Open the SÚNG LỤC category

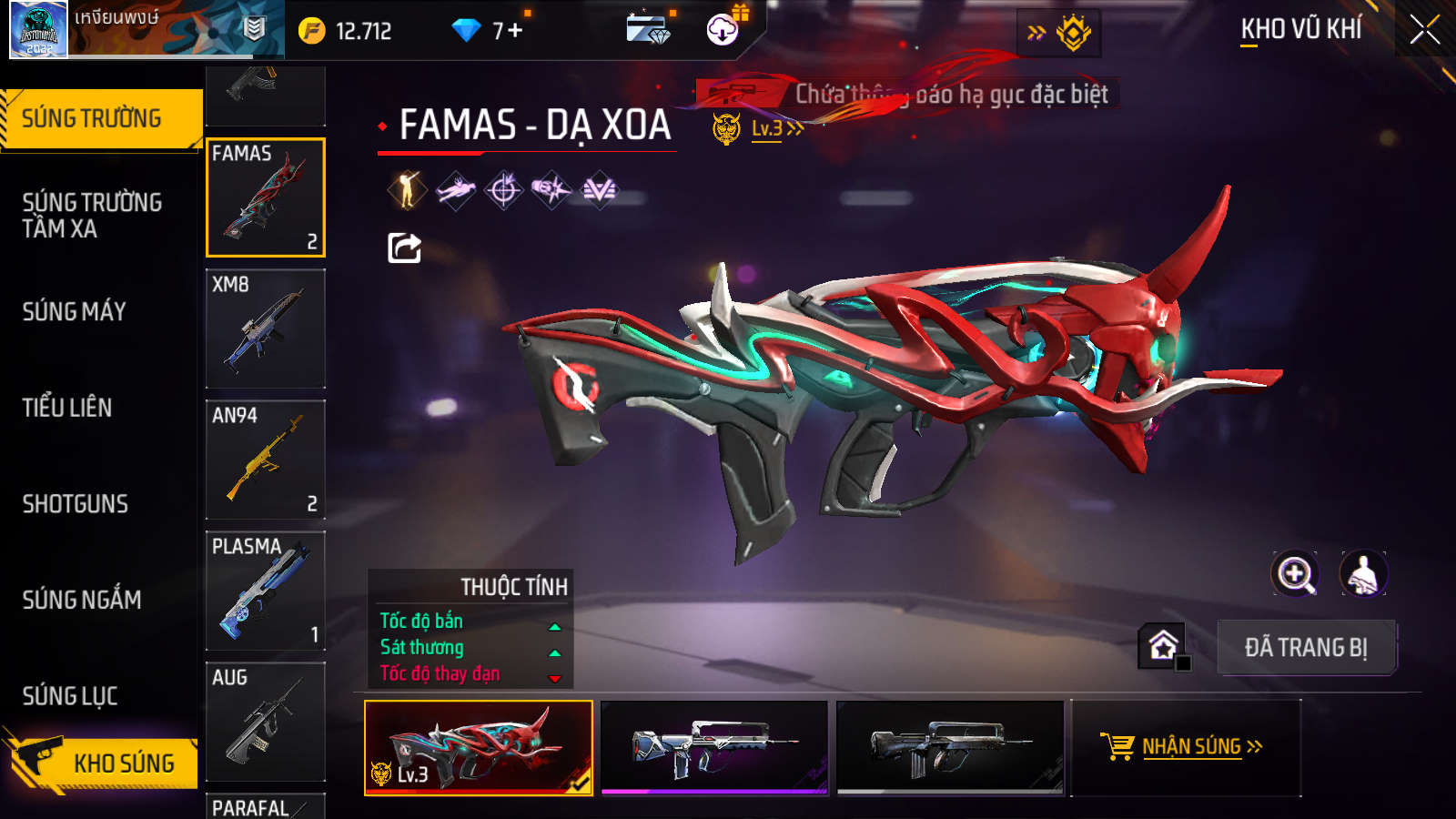coord(70,696)
